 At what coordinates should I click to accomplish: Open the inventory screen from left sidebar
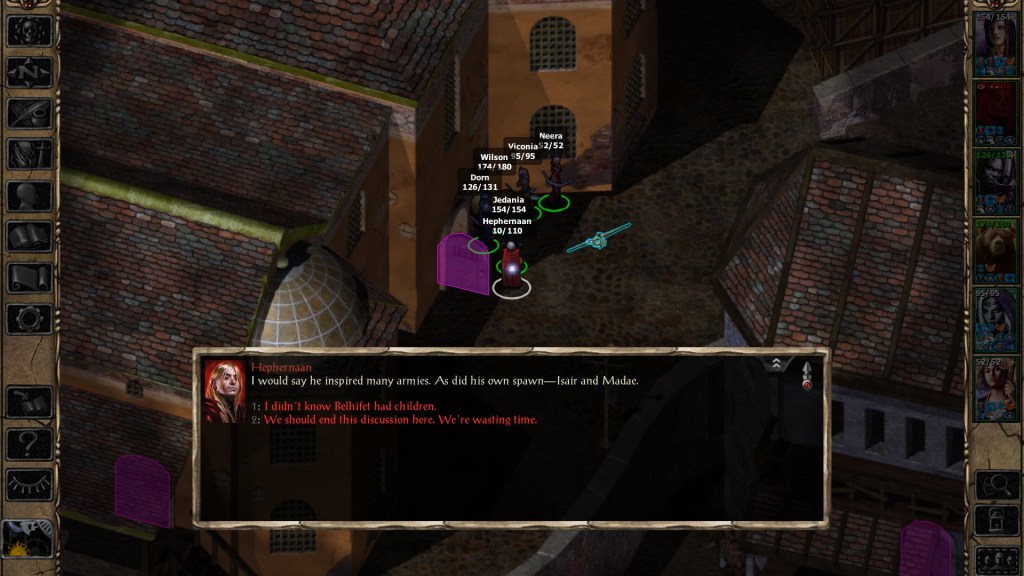pyautogui.click(x=29, y=154)
